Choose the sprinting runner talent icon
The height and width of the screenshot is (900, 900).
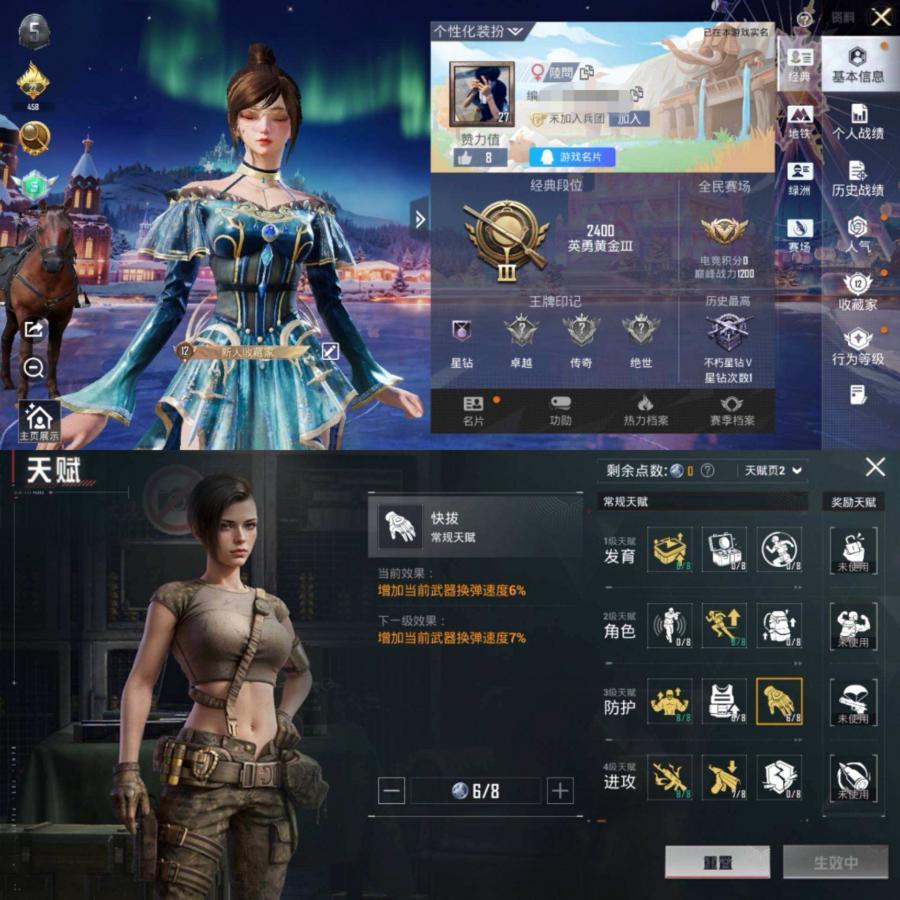click(724, 626)
